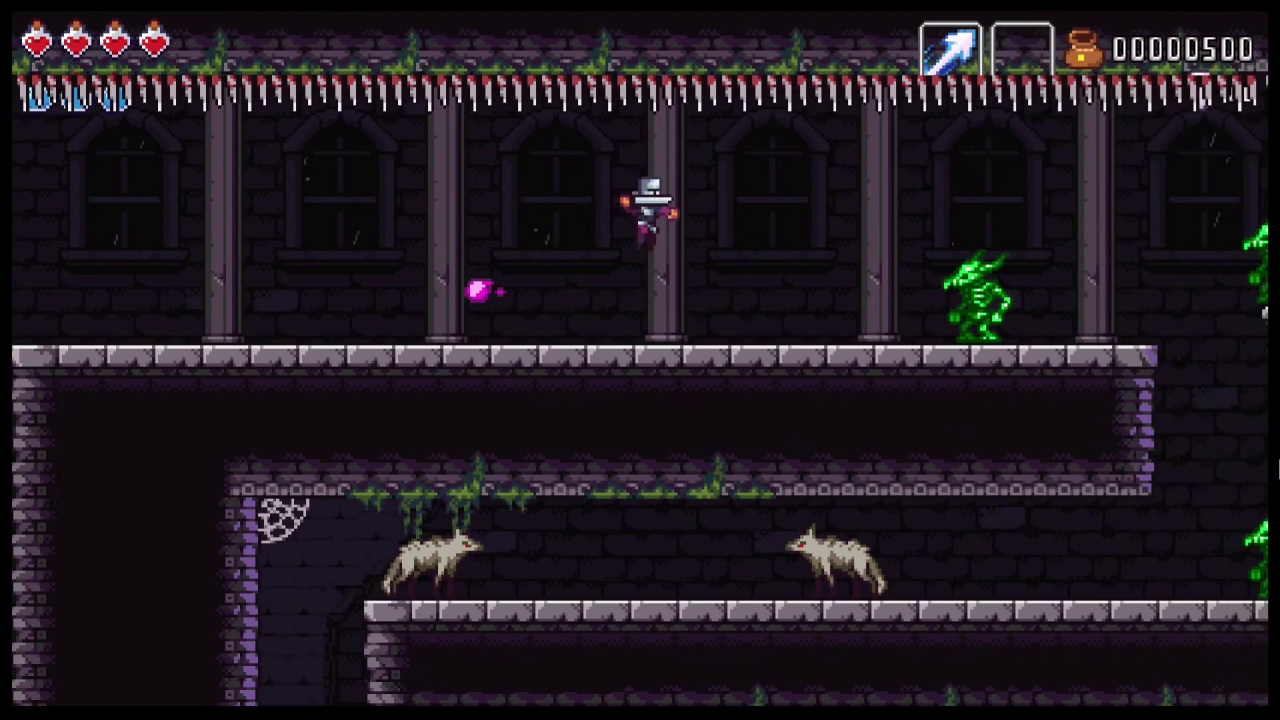The image size is (1280, 720).
Task: Select the blue dash arrow ability icon
Action: [x=950, y=47]
